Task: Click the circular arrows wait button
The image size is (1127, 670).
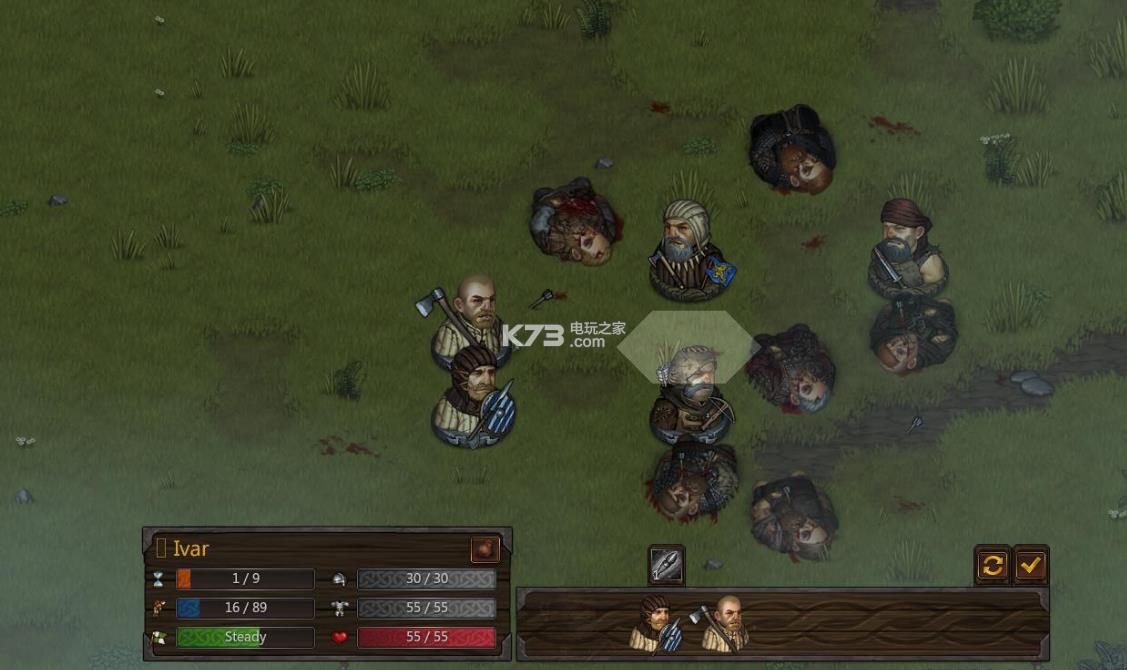Action: tap(992, 566)
